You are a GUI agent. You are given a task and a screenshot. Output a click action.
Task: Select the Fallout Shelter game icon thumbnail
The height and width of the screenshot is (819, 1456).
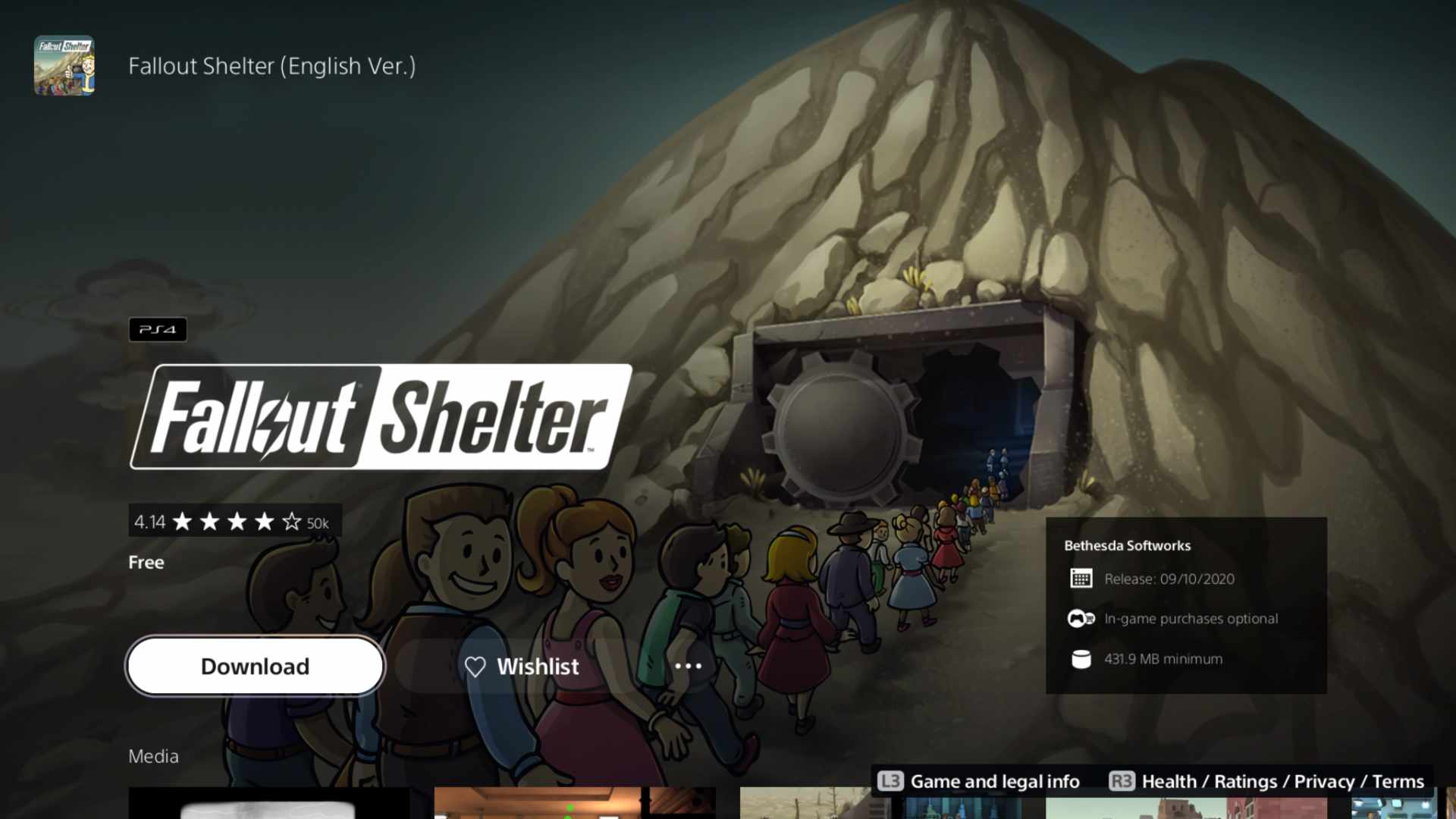click(x=64, y=66)
